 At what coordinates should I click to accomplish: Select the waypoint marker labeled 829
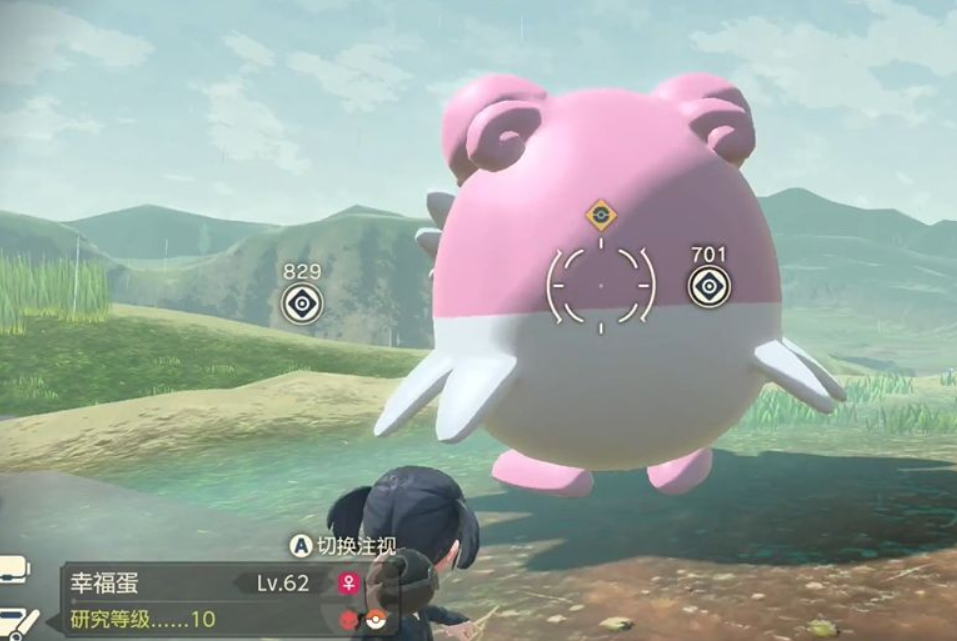pyautogui.click(x=301, y=303)
